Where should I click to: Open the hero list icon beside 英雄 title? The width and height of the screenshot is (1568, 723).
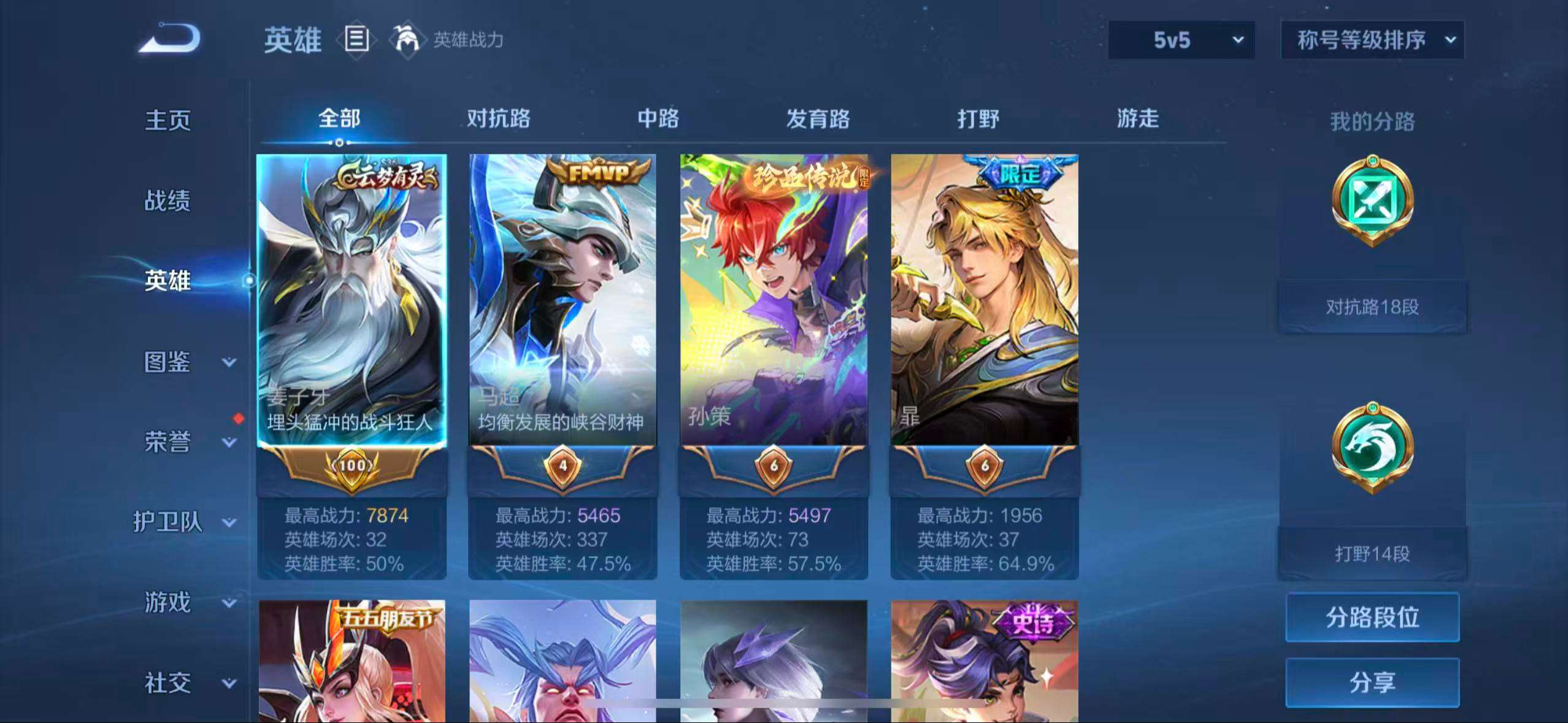pos(356,40)
